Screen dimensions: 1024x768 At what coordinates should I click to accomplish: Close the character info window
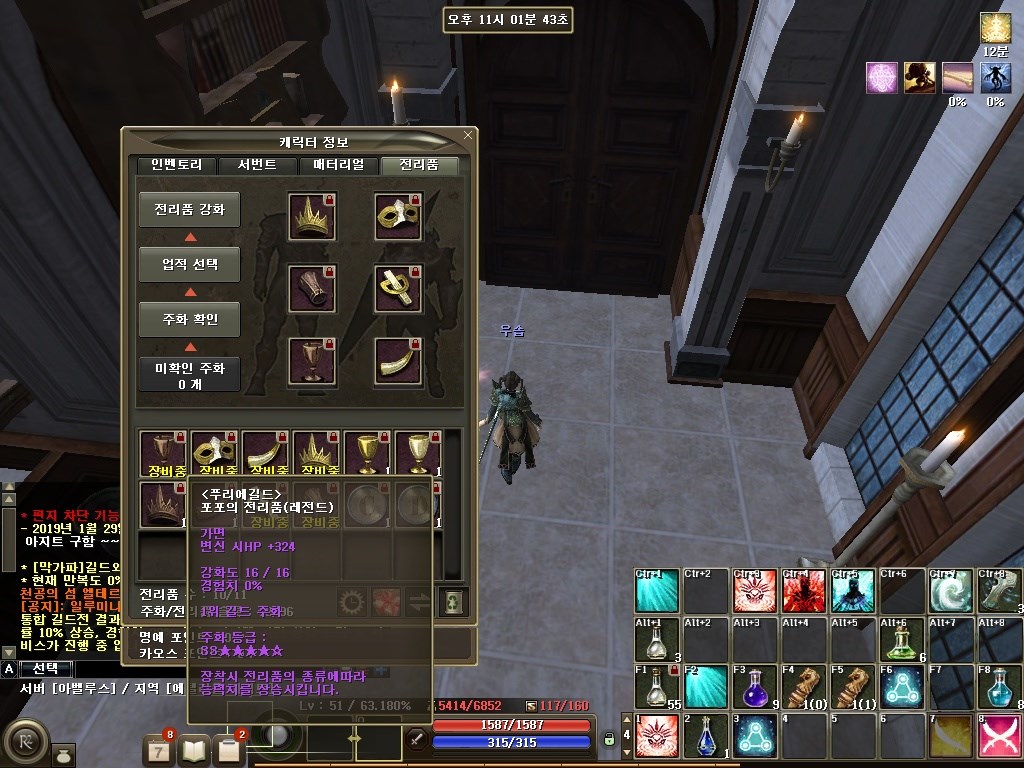468,135
